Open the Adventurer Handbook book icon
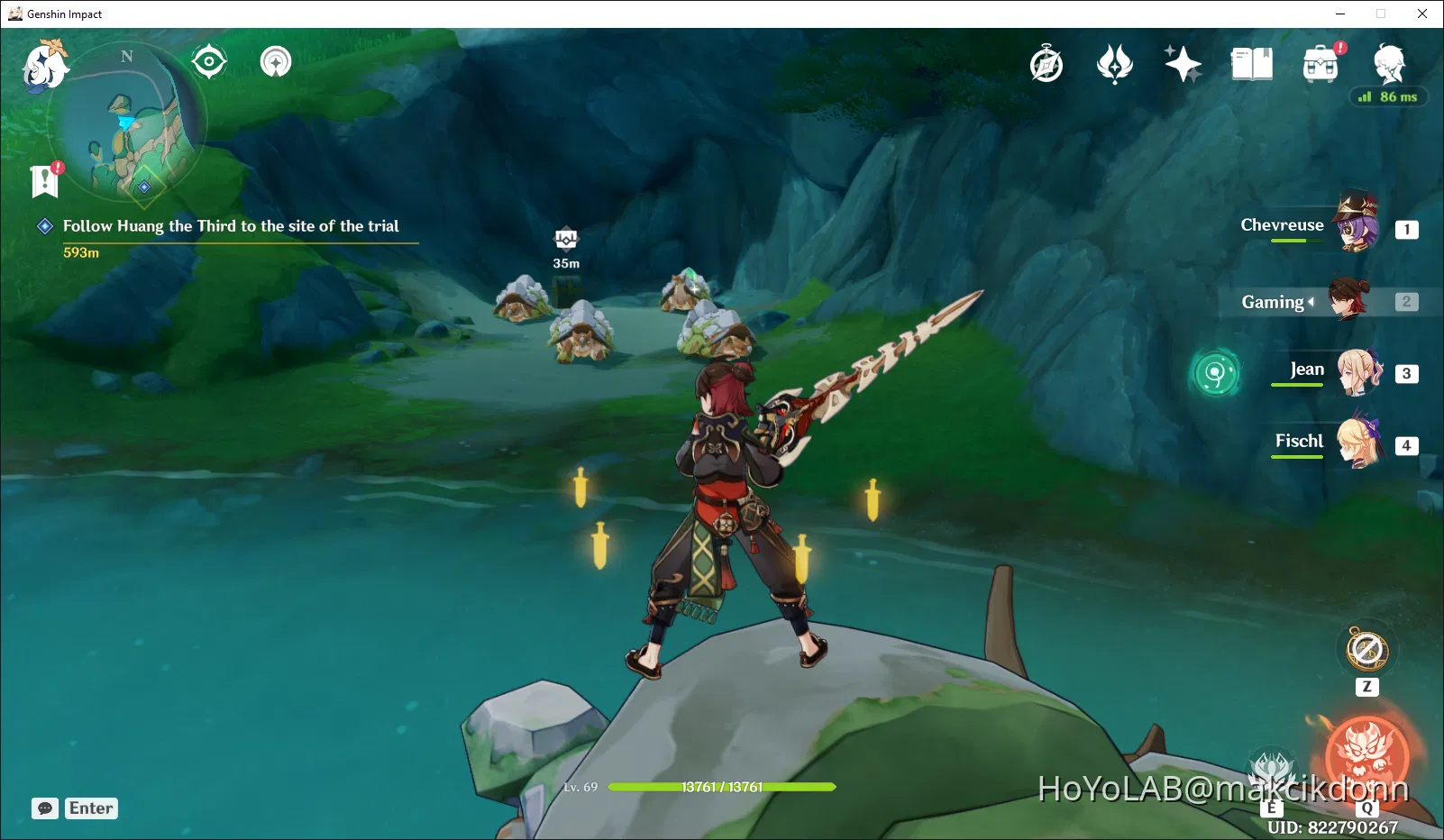 1250,63
